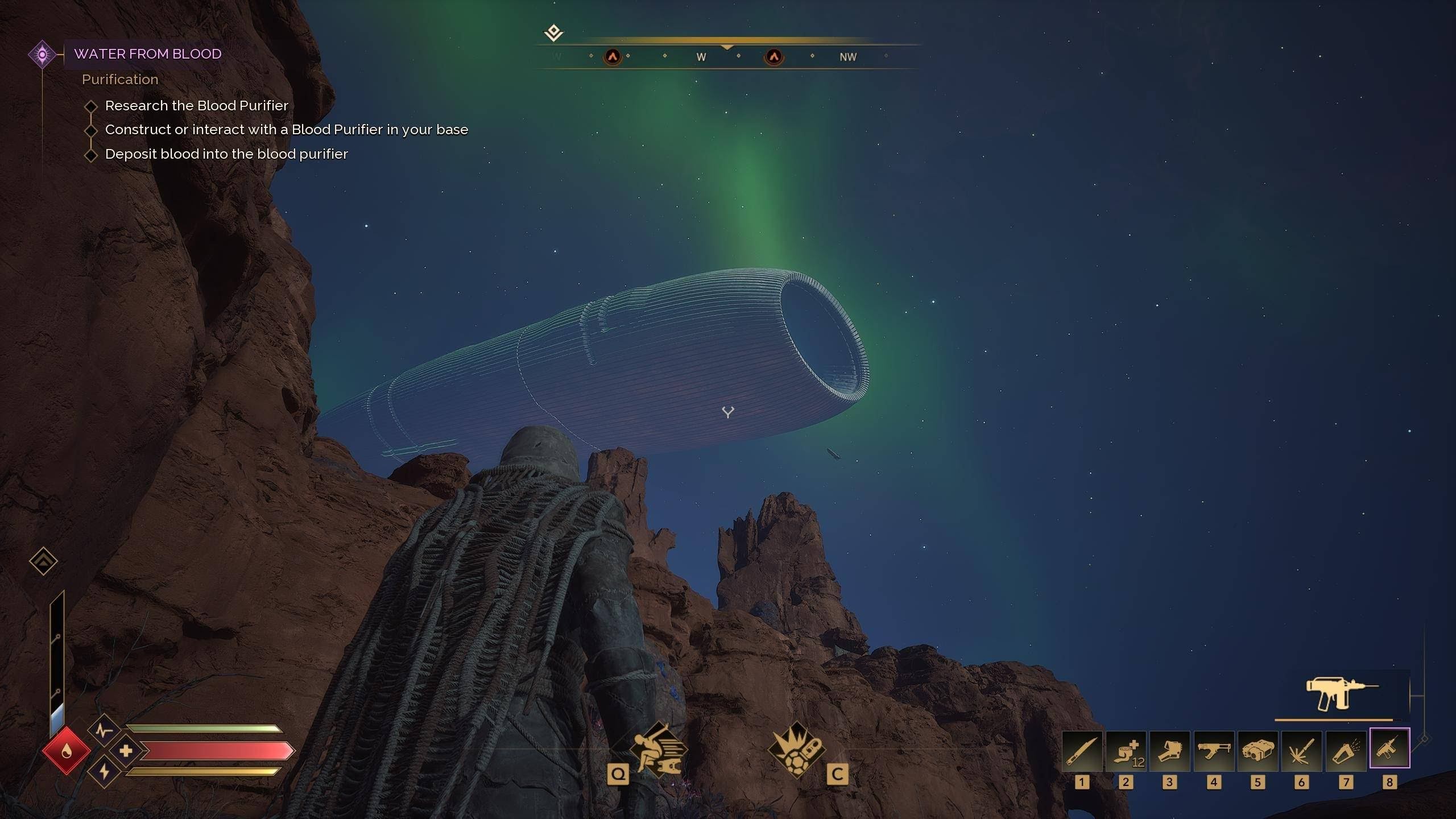This screenshot has width=1456, height=819.
Task: Activate the explosive grenade ability
Action: coord(796,751)
